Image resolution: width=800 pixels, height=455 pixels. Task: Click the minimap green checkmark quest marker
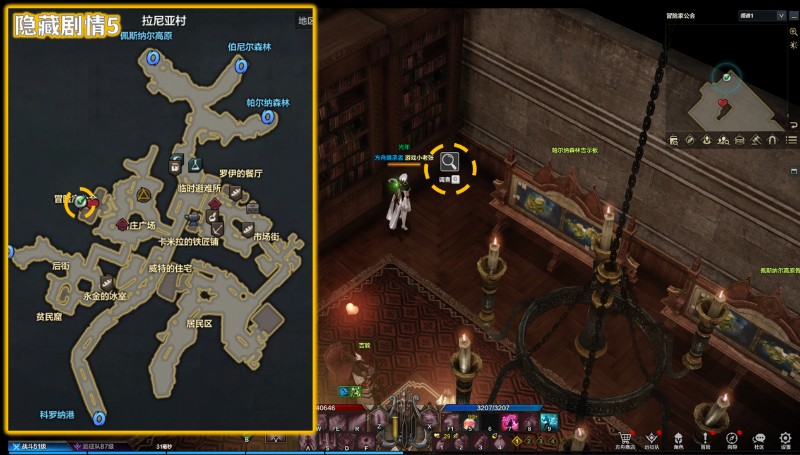pos(727,76)
